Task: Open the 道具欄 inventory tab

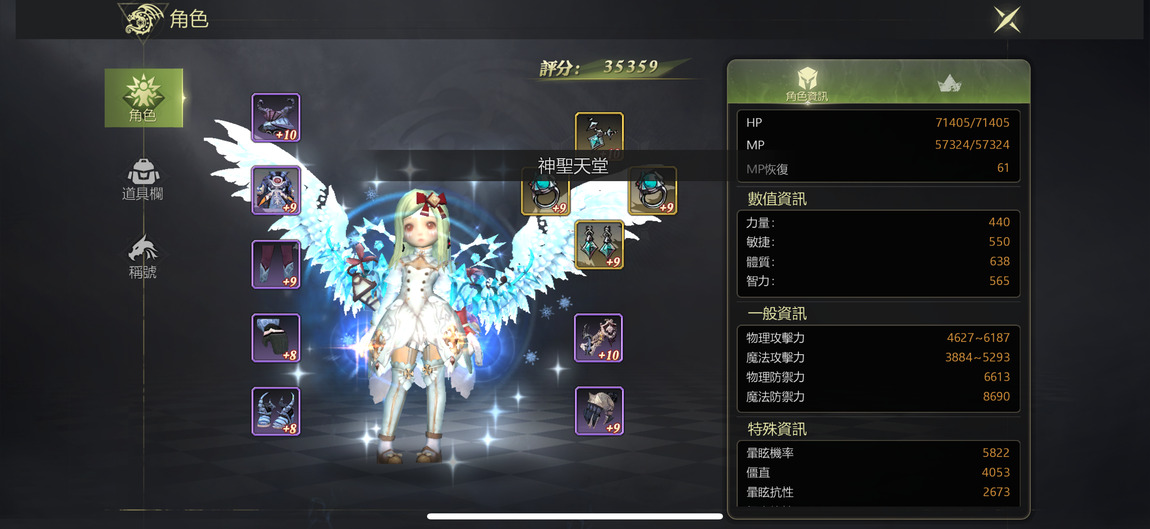Action: click(x=142, y=179)
